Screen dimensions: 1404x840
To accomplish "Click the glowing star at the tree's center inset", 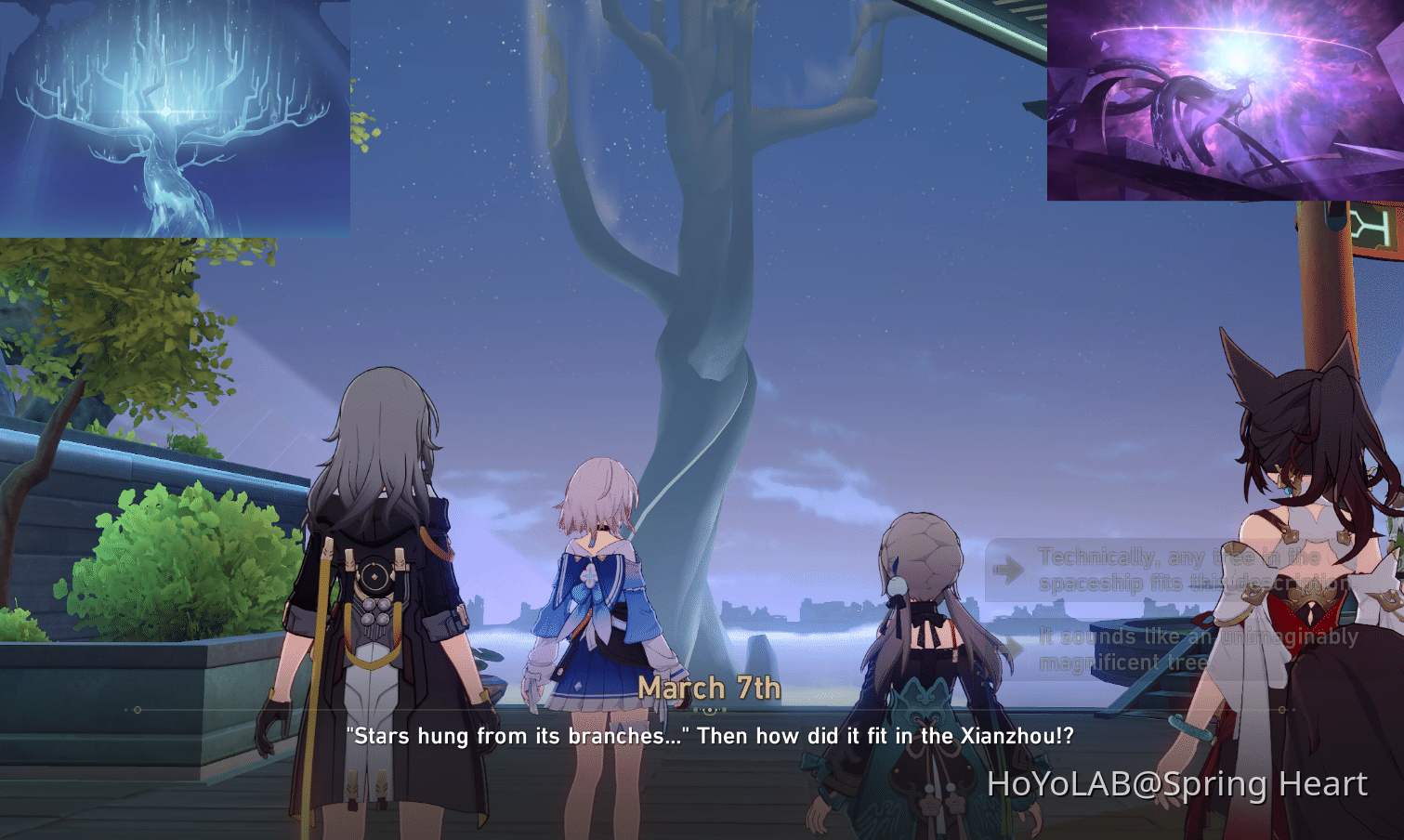I will pyautogui.click(x=165, y=110).
